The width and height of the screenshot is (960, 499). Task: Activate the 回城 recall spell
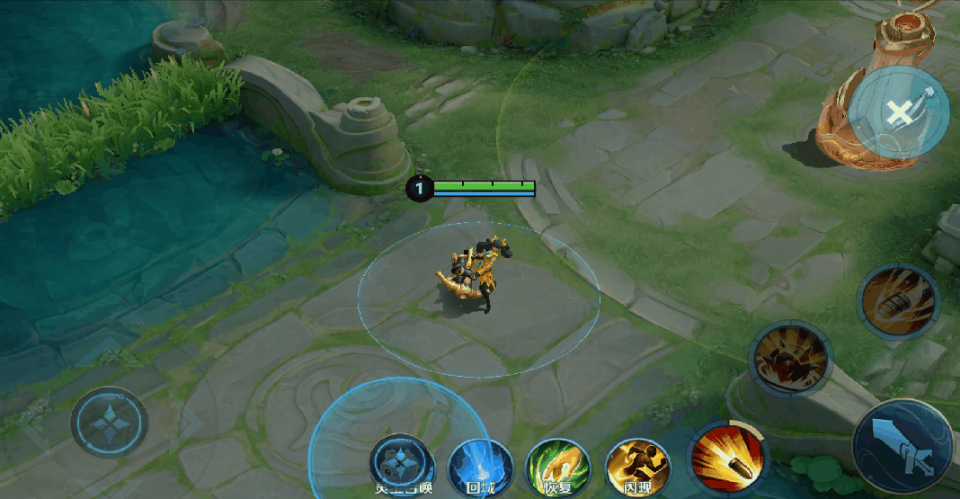click(x=480, y=467)
